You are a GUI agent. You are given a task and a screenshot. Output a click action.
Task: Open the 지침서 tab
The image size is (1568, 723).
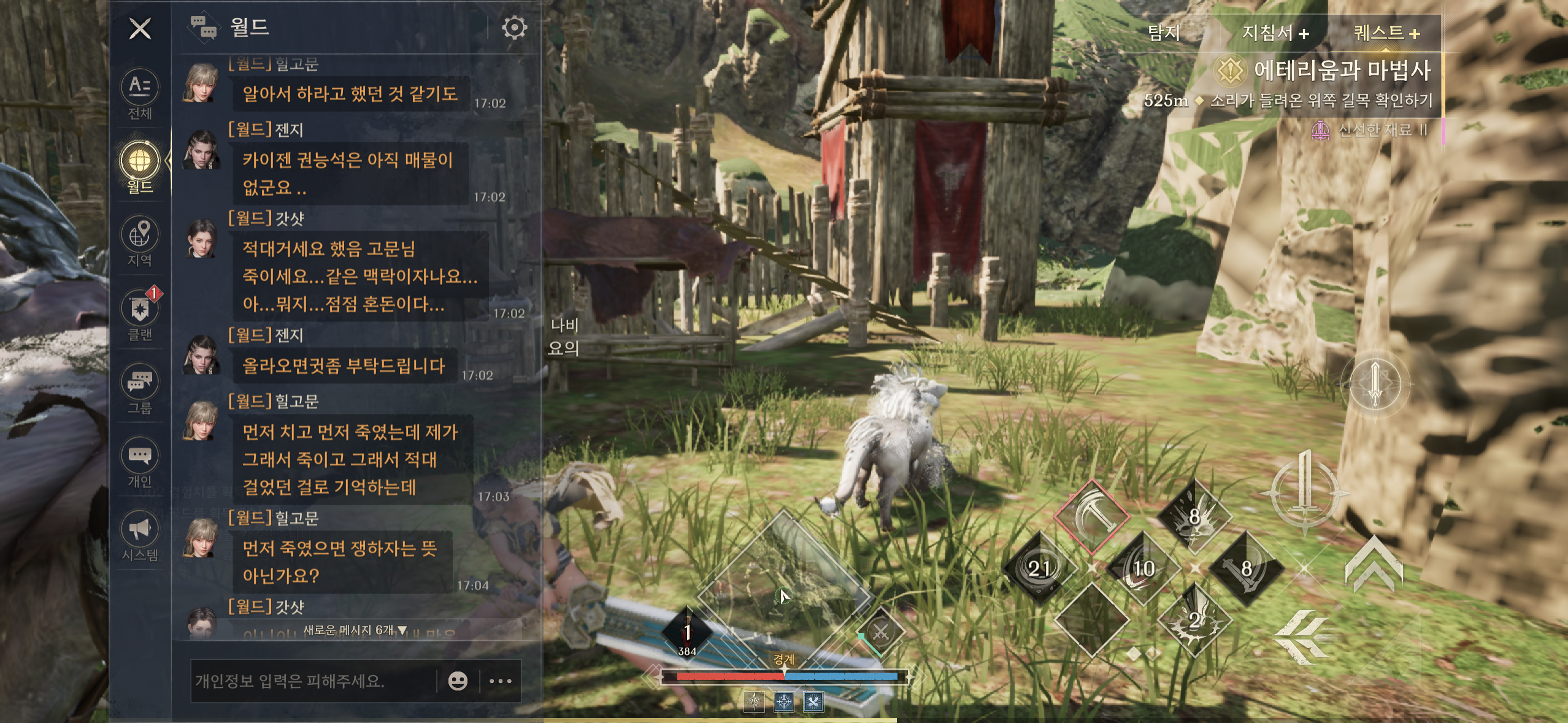coord(1275,33)
